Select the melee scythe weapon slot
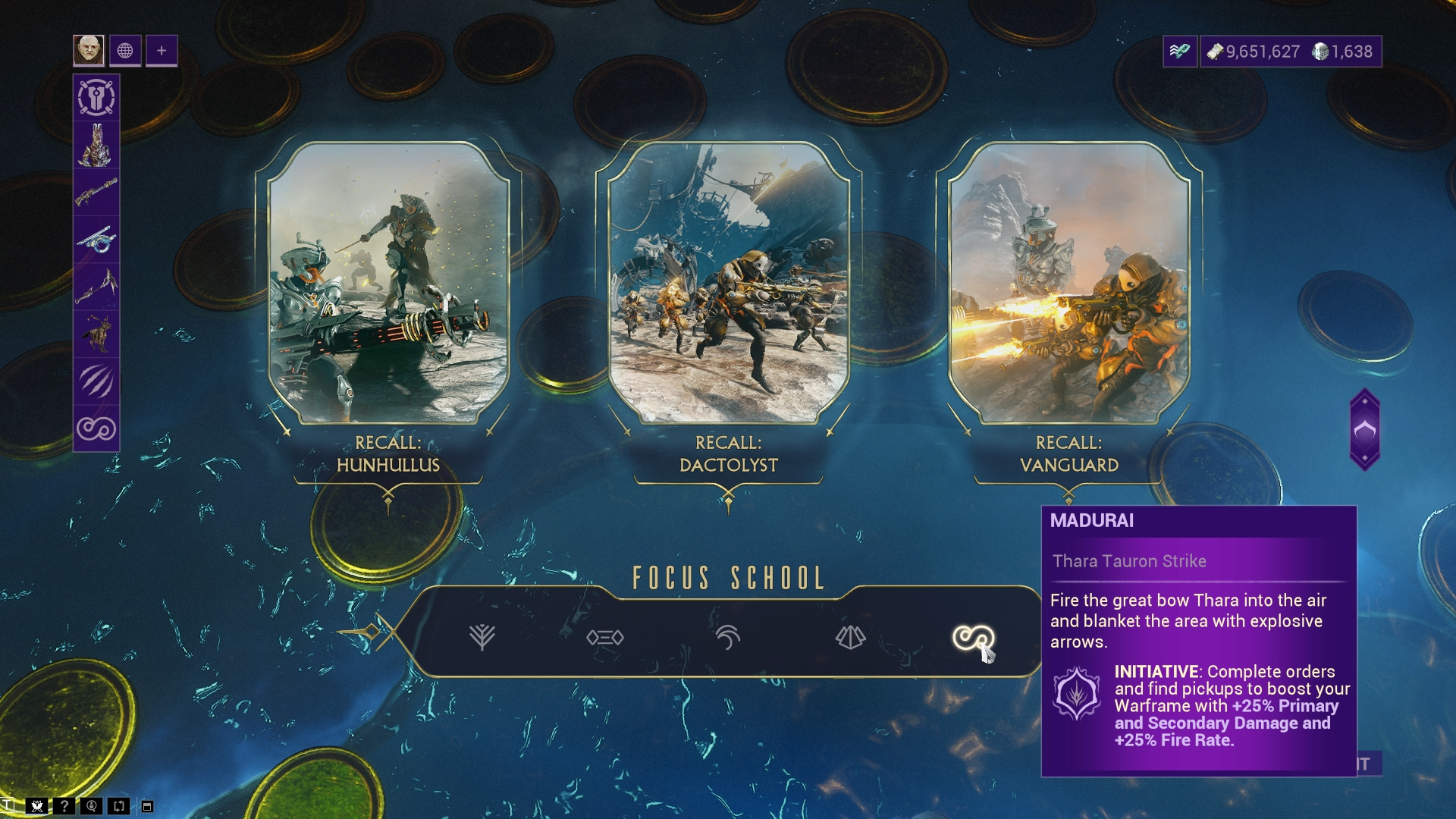This screenshot has height=819, width=1456. (96, 287)
